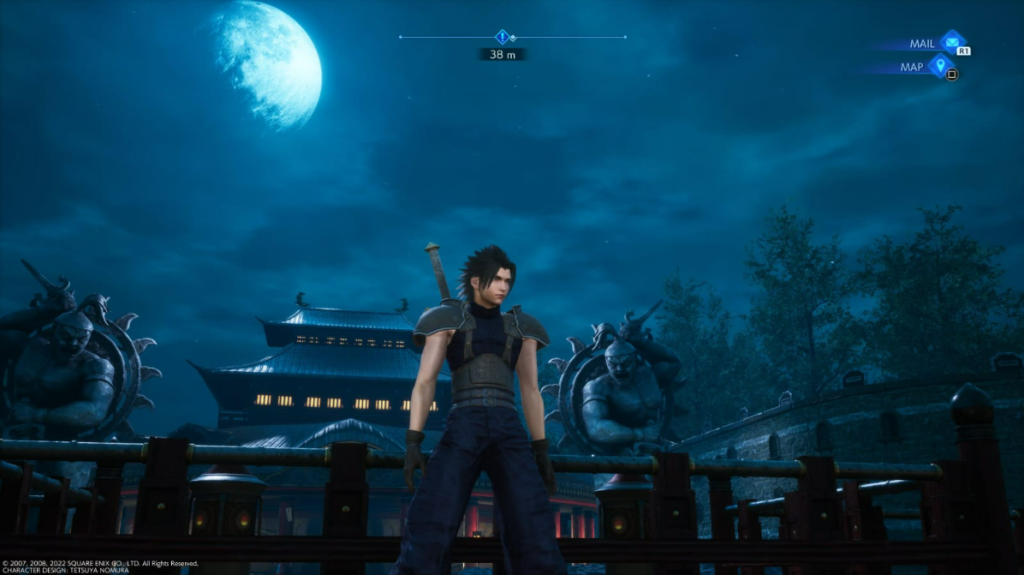1024x575 pixels.
Task: Open the Mail shortcut
Action: 952,43
